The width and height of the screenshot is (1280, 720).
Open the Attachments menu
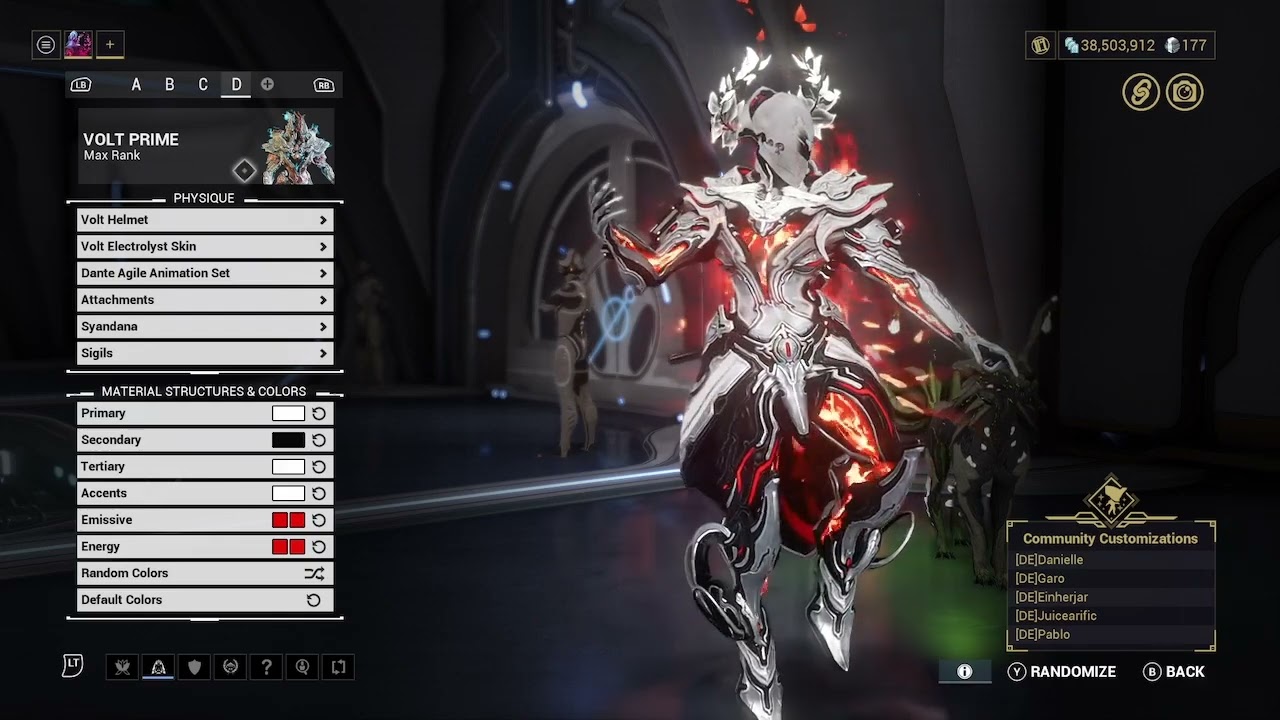coord(205,300)
